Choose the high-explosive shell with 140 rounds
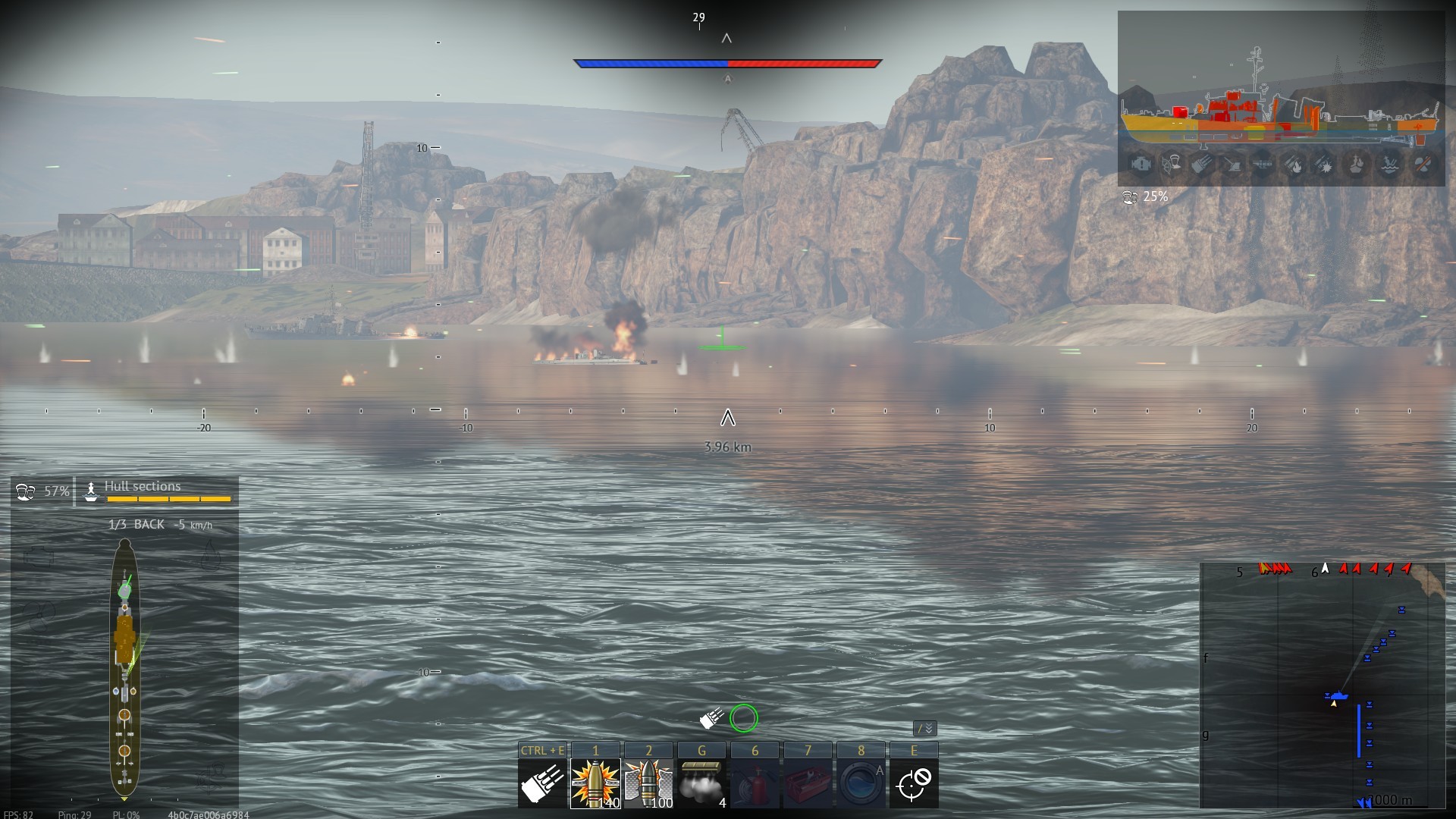This screenshot has height=819, width=1456. [595, 783]
